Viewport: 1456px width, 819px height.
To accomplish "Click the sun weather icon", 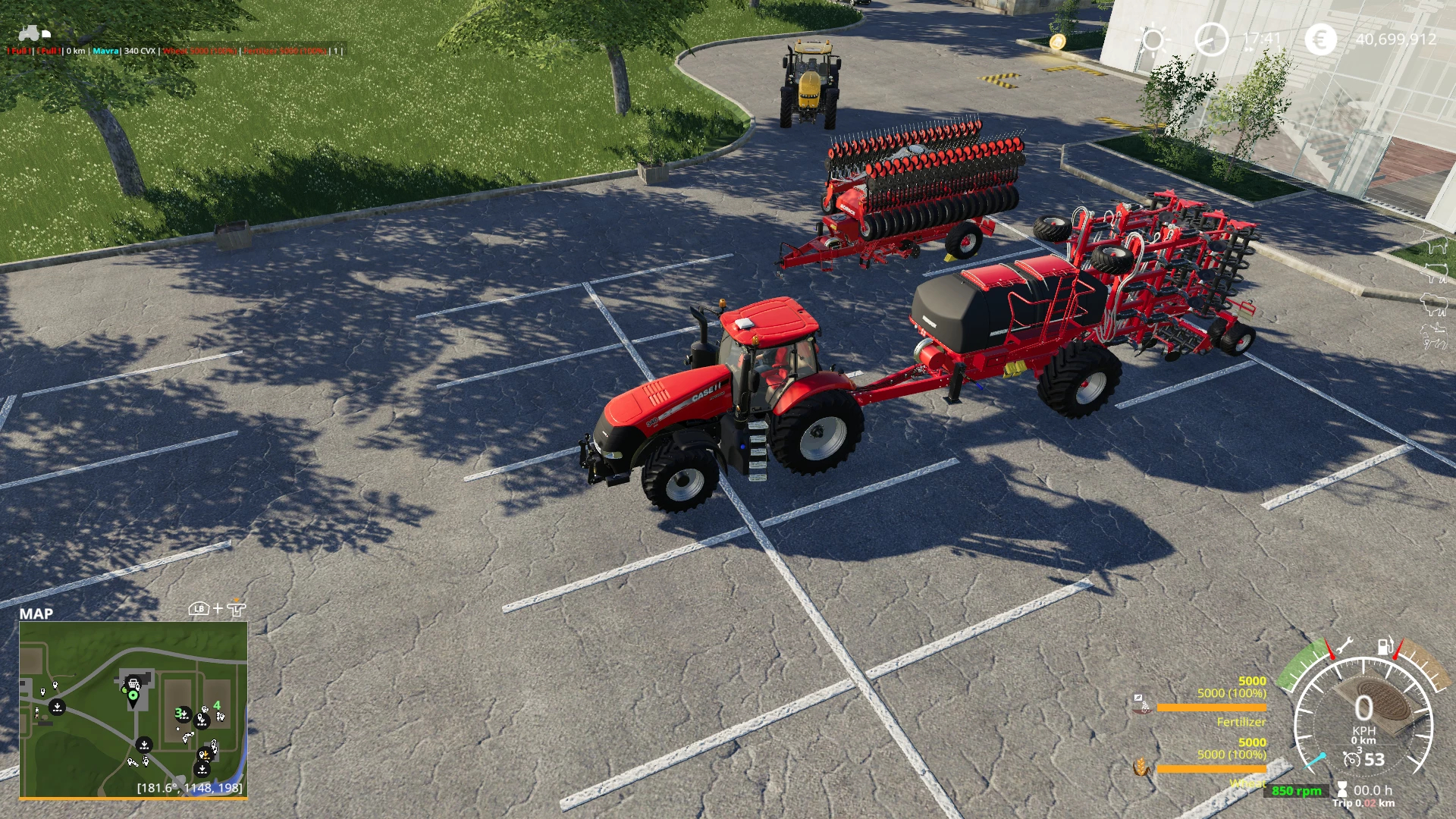I will pos(1153,39).
